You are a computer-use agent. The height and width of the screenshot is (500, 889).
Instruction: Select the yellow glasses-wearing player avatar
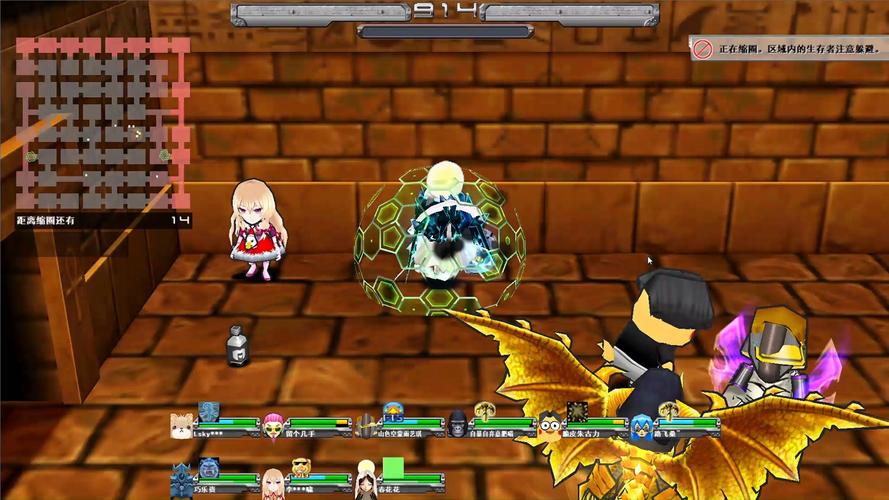549,427
